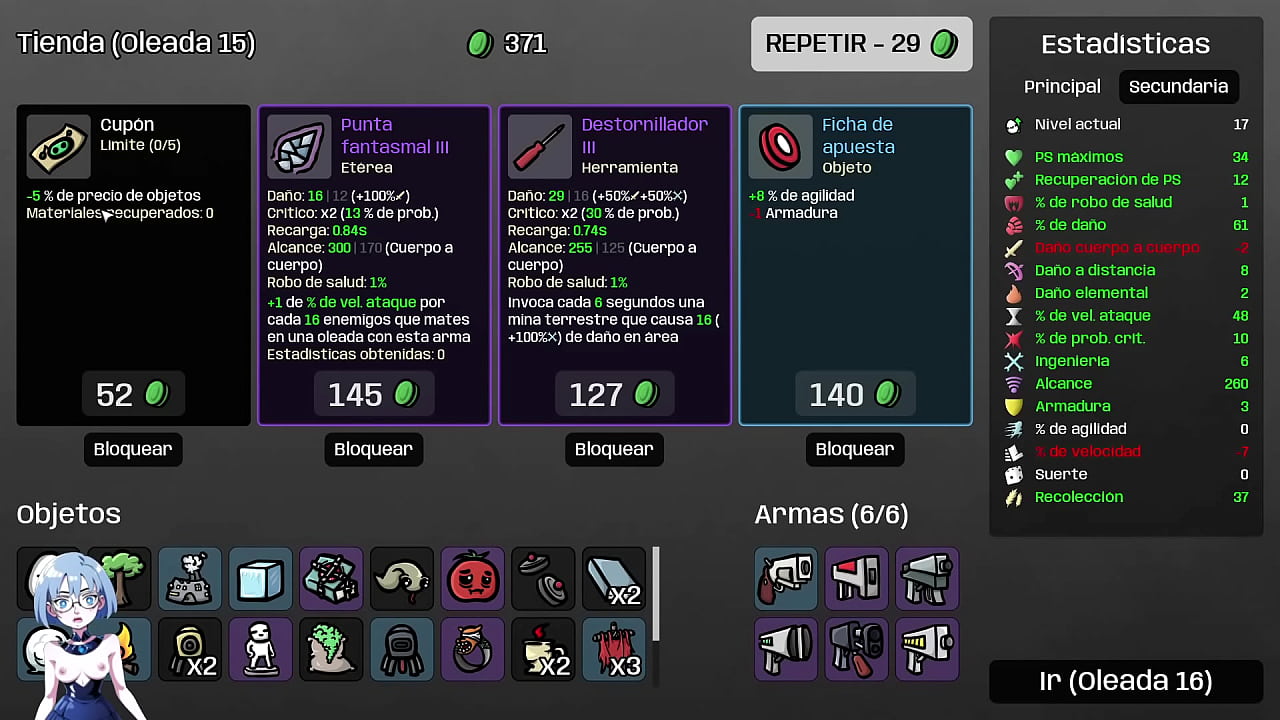Buy the Cupón for 52 materials

[133, 395]
